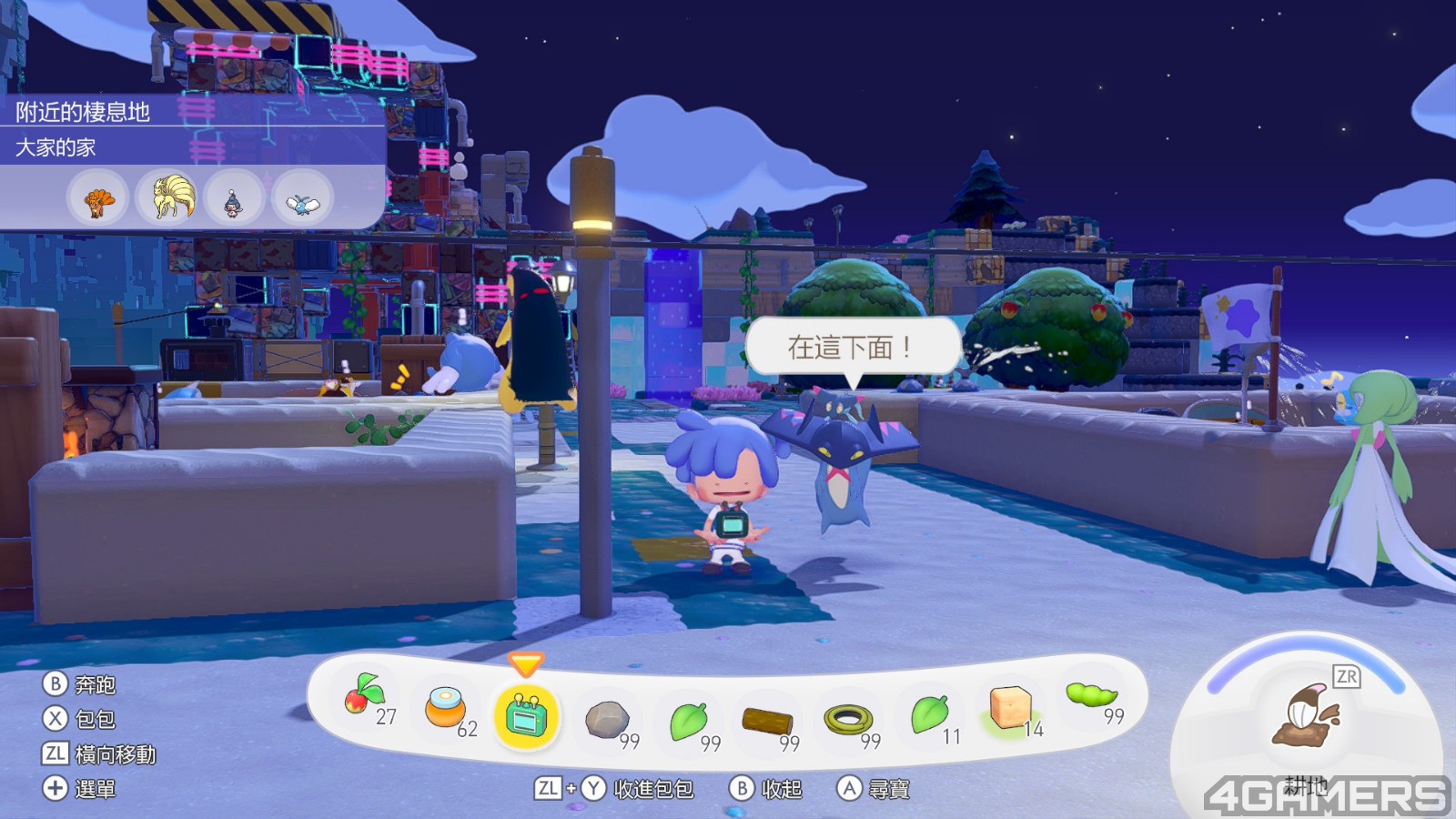Choose the Mime Jr. habitat icon

(x=234, y=199)
